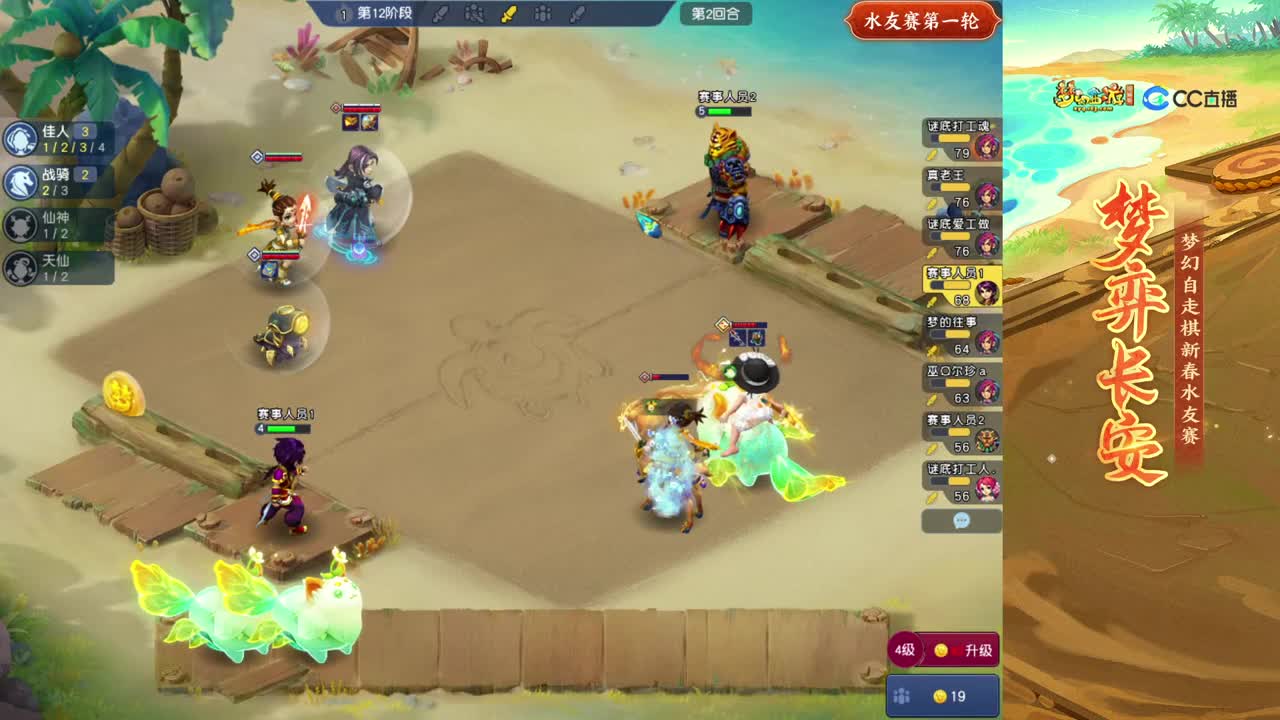Image resolution: width=1280 pixels, height=720 pixels.
Task: Open the chat bubble icon below the player list
Action: [960, 522]
